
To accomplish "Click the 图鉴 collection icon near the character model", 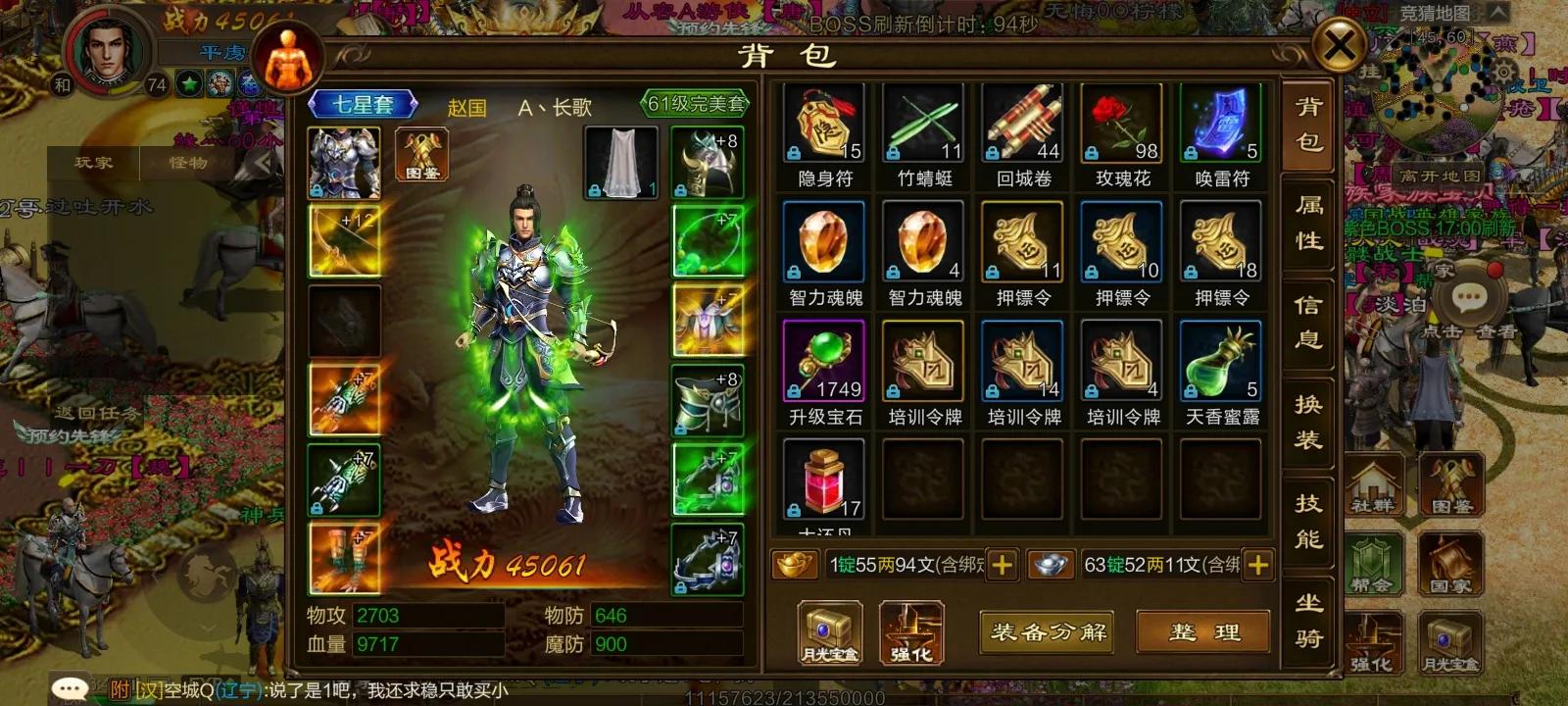I will [x=423, y=157].
